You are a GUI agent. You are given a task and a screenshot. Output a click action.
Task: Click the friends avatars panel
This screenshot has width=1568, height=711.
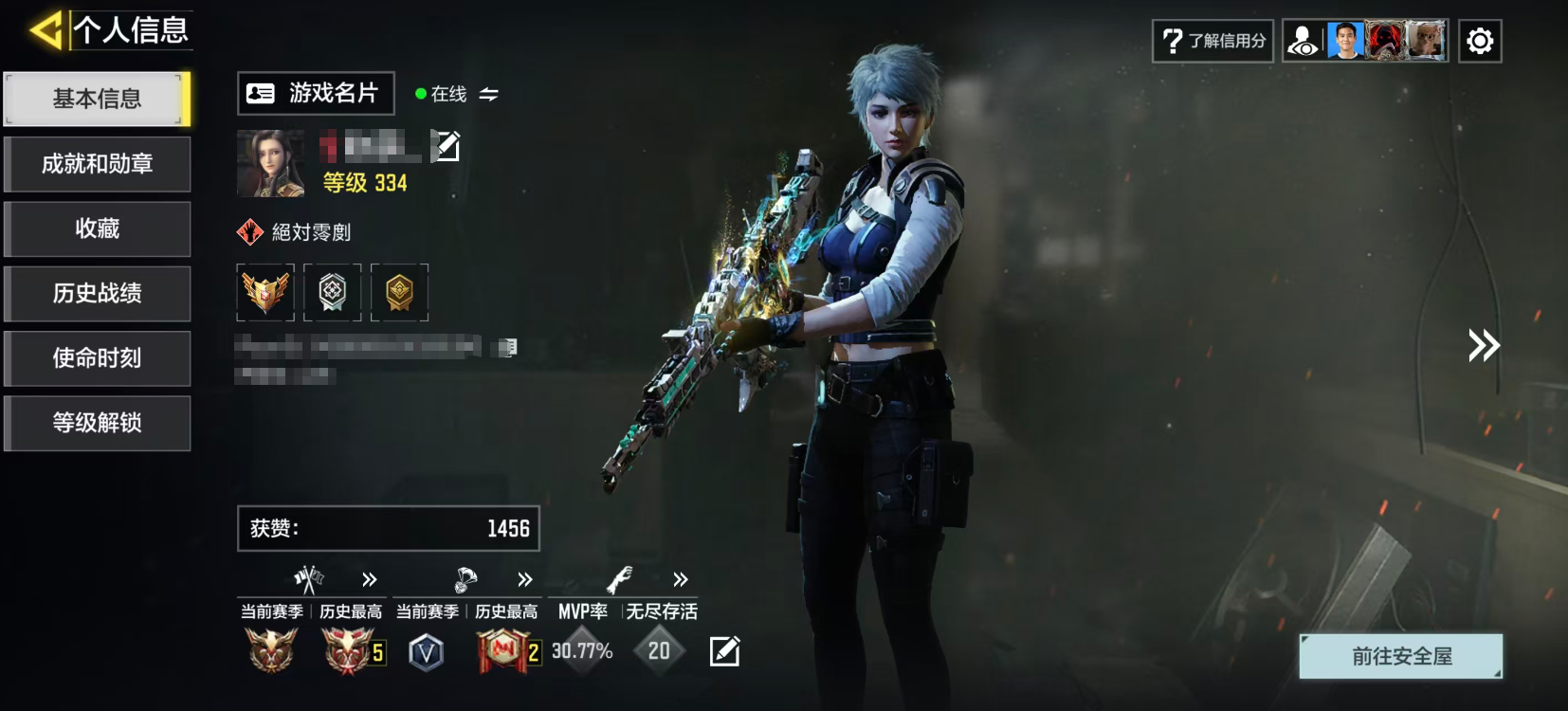click(x=1365, y=41)
